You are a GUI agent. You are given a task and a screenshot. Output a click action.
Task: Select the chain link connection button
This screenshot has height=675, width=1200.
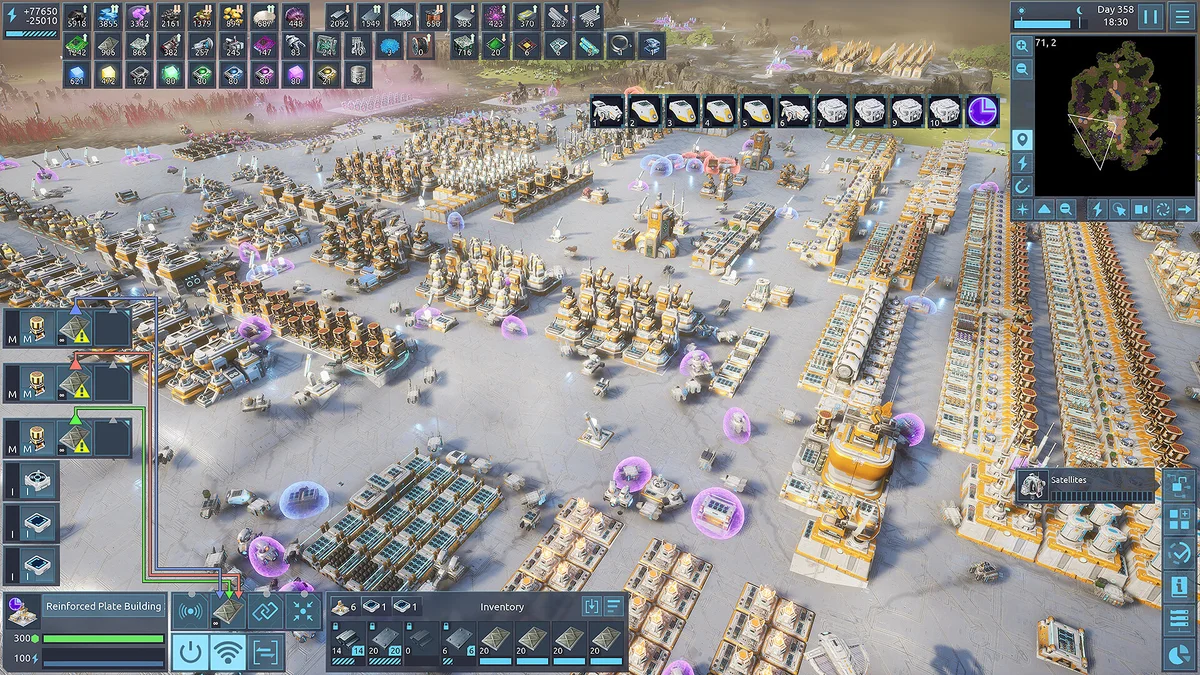265,611
